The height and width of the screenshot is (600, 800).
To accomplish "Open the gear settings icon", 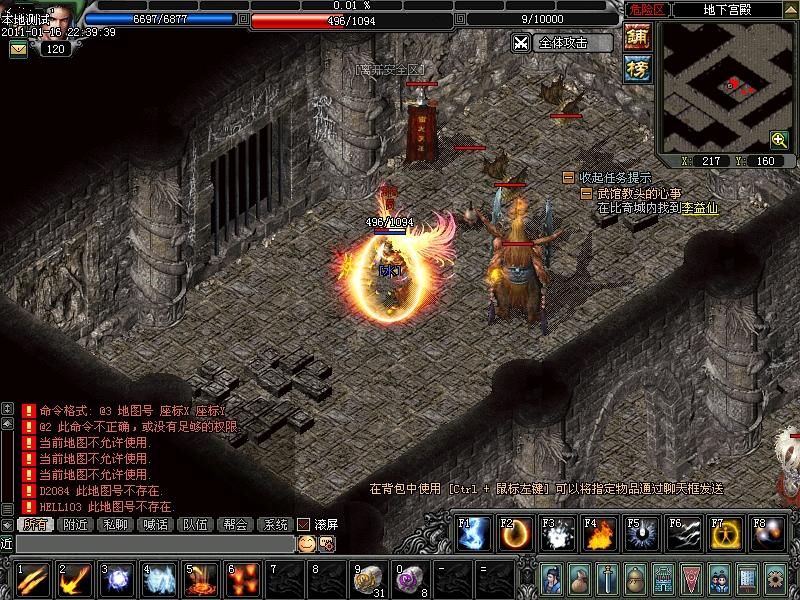I will [775, 578].
